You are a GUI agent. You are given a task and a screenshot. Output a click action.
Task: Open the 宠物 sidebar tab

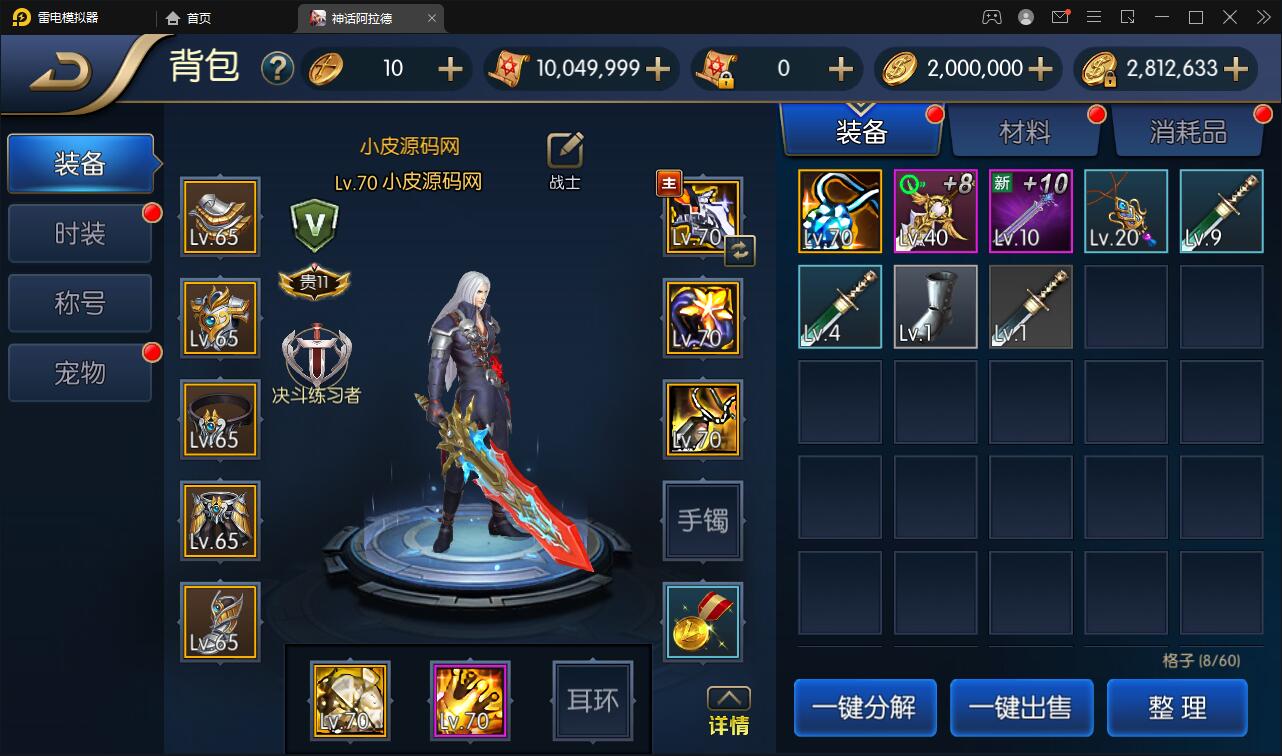click(x=80, y=372)
